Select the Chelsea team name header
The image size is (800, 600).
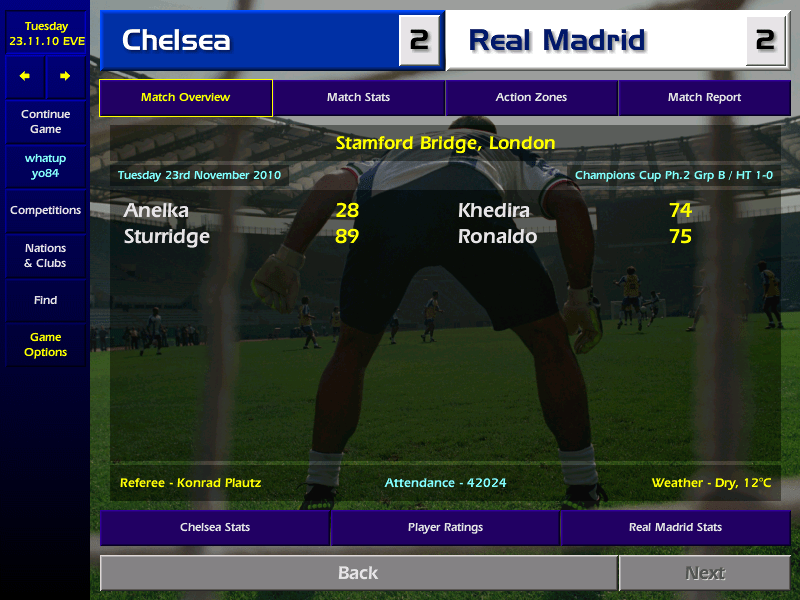[176, 41]
